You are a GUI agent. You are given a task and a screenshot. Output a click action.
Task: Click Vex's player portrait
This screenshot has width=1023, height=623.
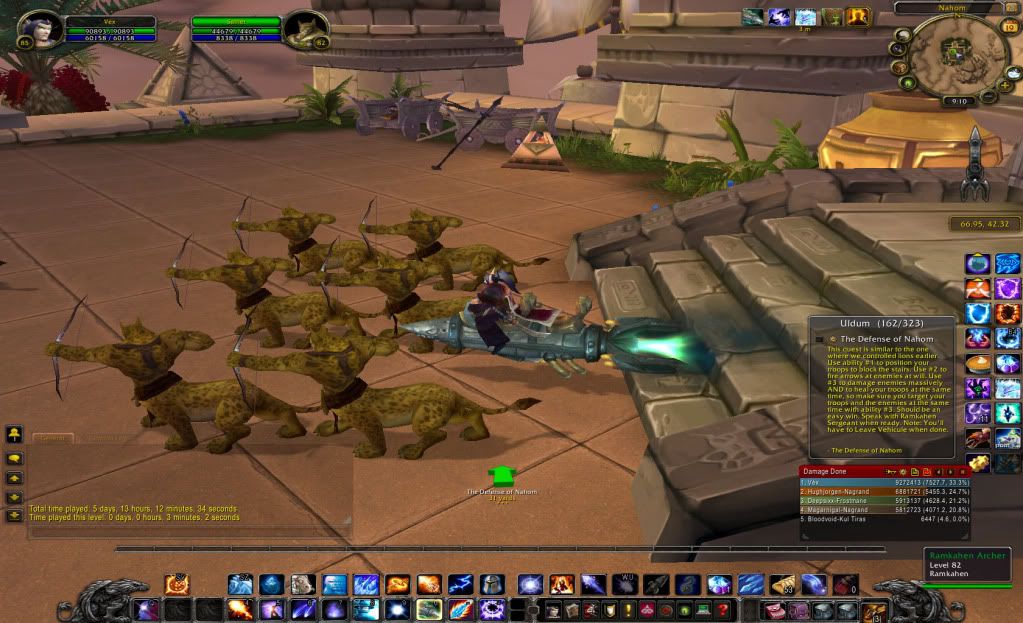[x=41, y=30]
